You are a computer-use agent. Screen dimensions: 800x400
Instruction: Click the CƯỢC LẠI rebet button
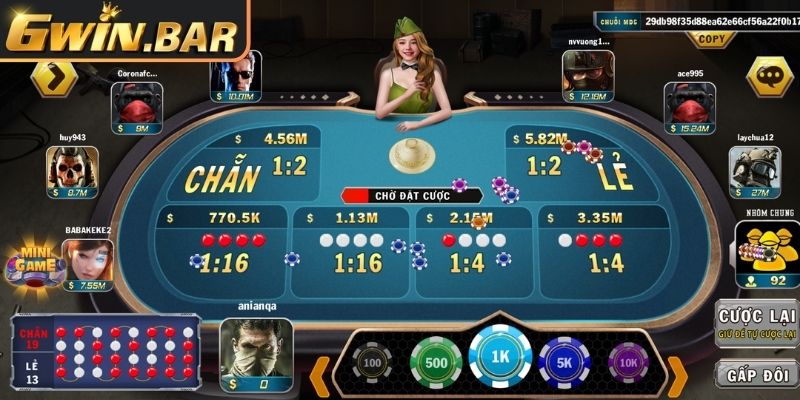click(x=757, y=324)
